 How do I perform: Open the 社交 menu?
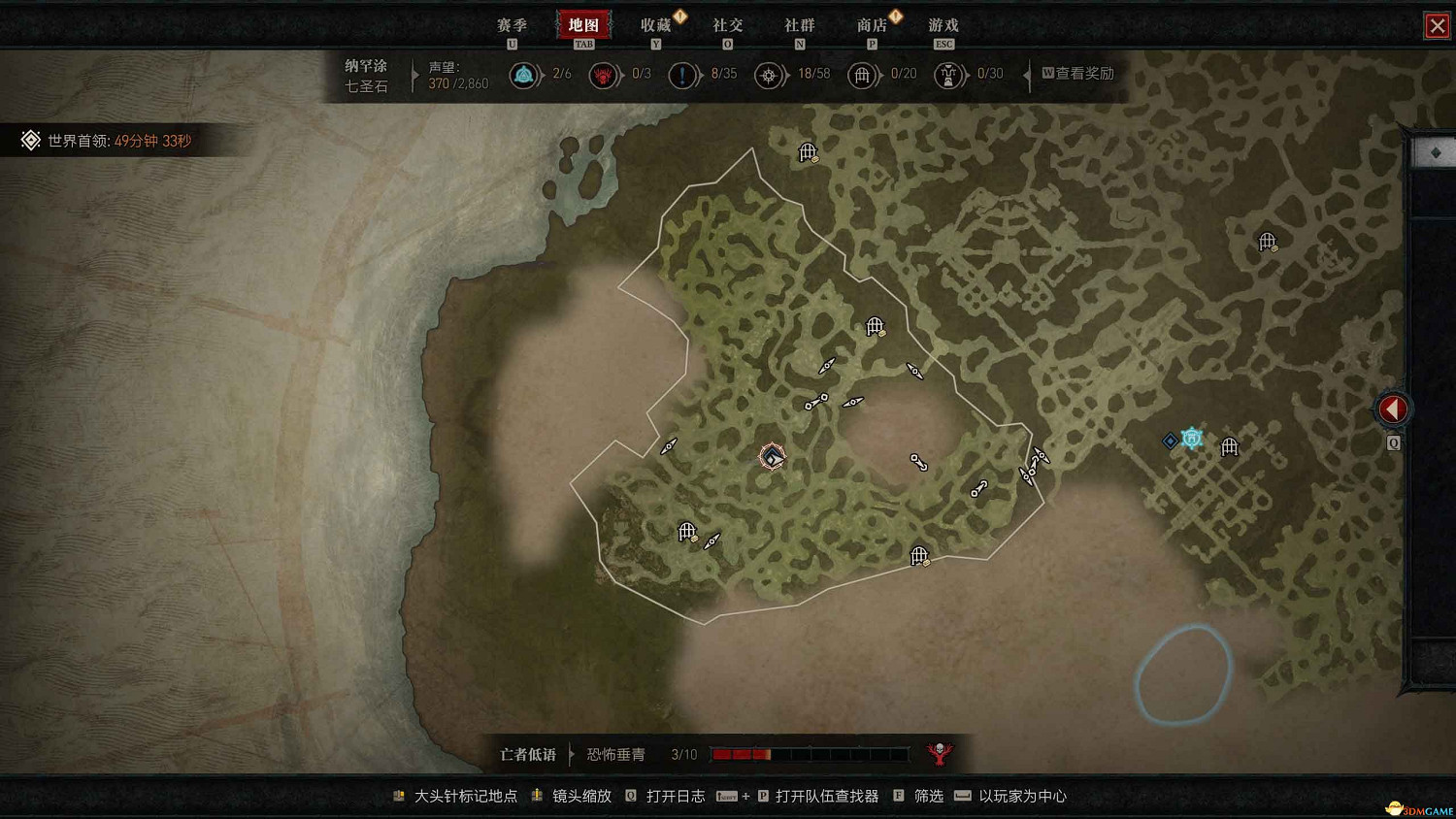(727, 24)
